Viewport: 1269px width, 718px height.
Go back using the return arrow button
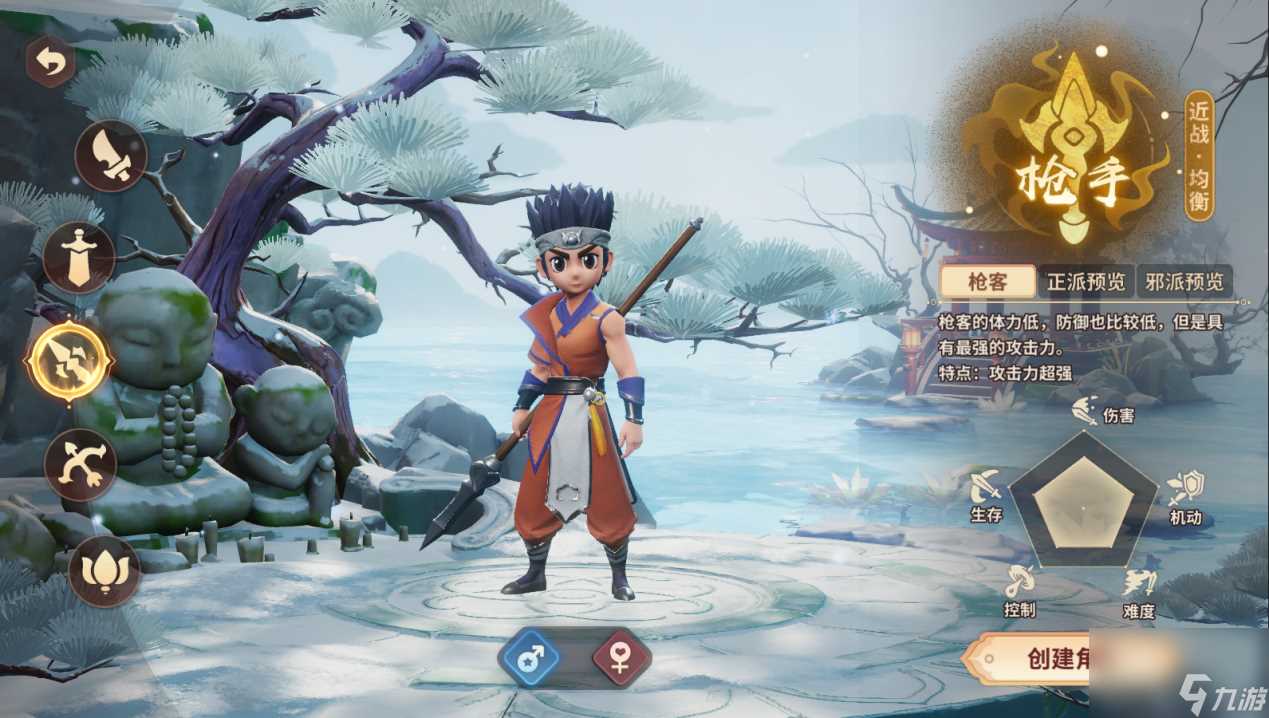pos(51,62)
